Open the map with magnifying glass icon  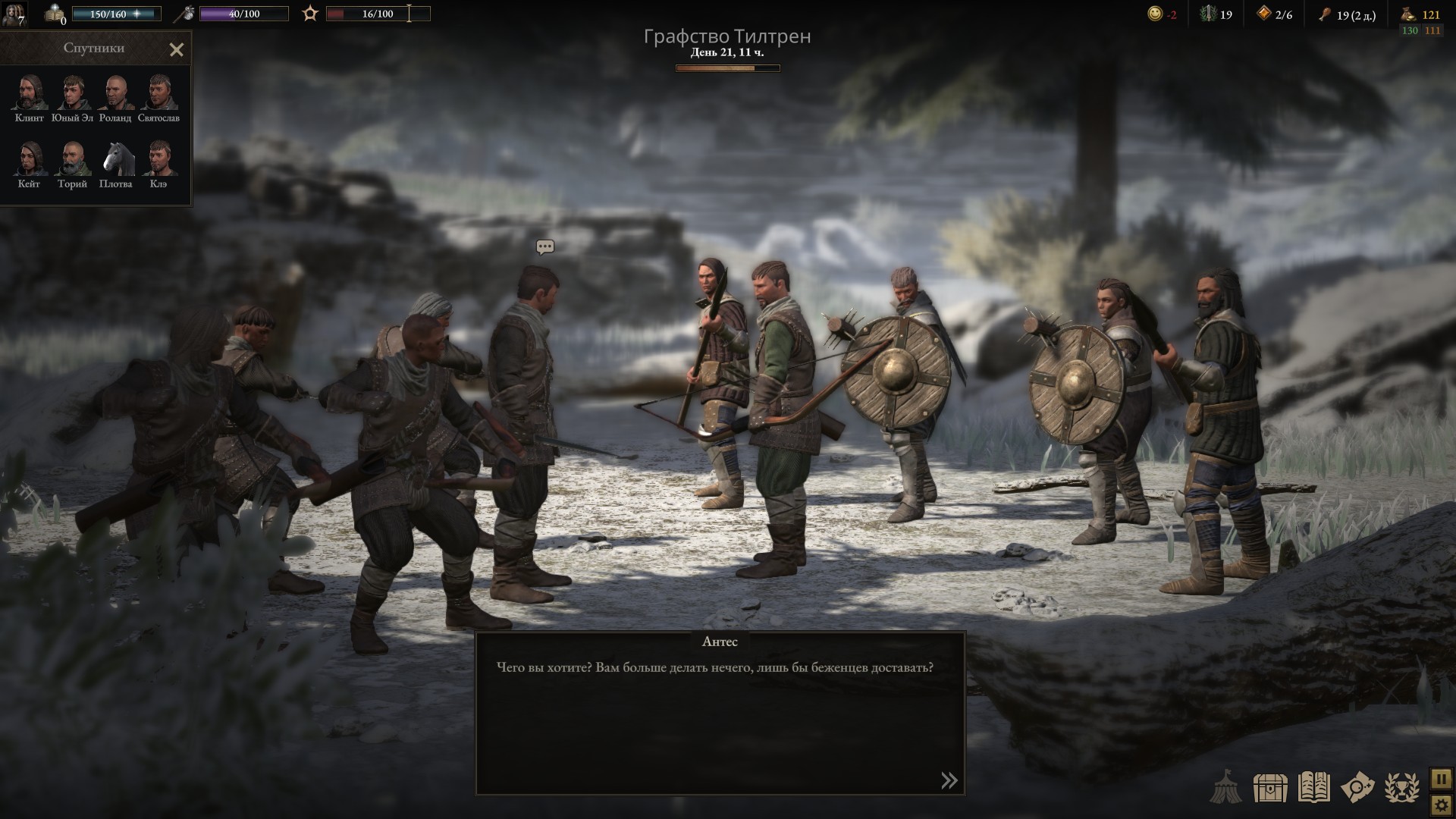coord(1357,788)
